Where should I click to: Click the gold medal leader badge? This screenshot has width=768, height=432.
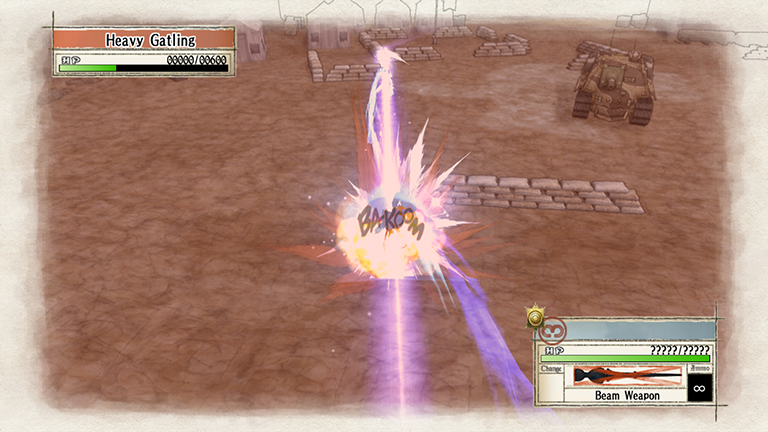(x=535, y=319)
